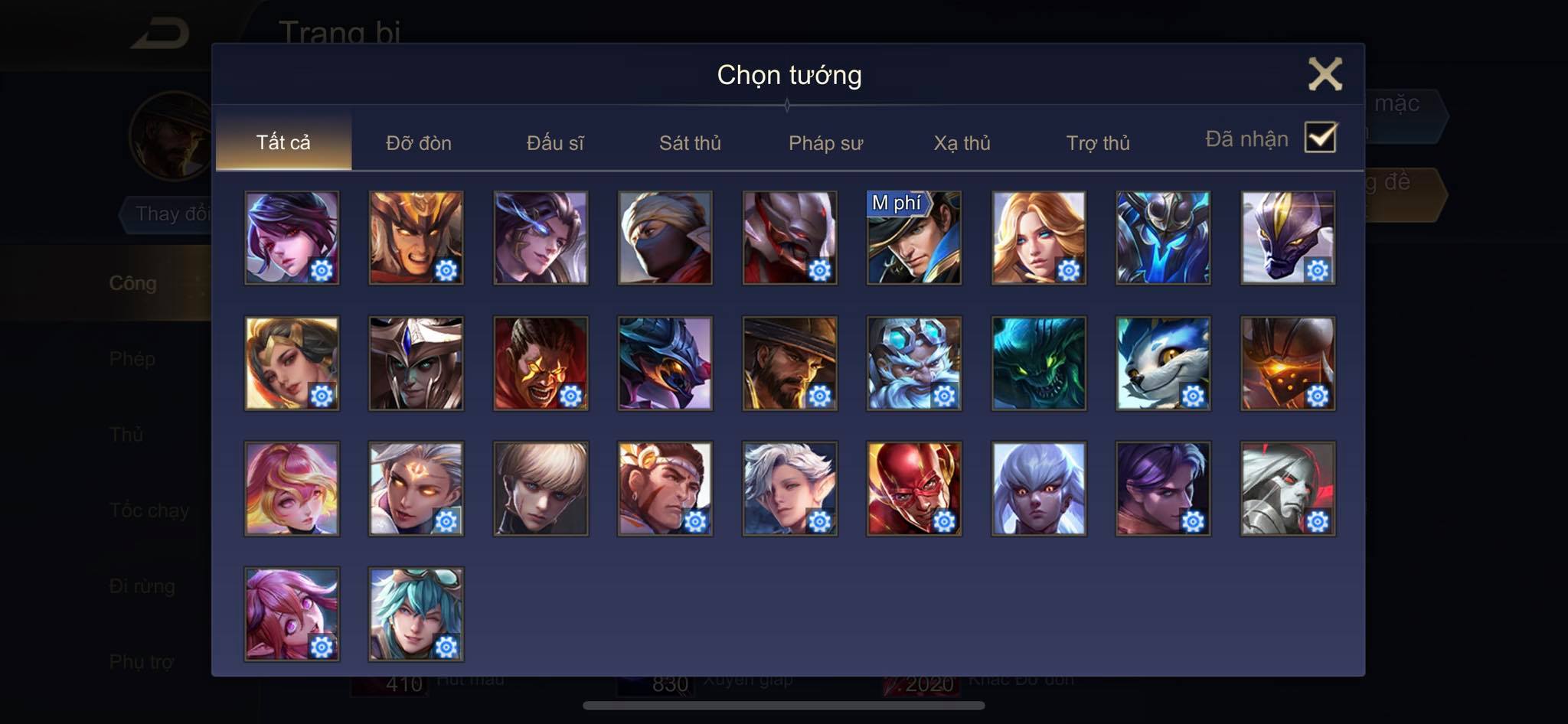Pick the blonde wavy-haired woman hero
Image resolution: width=1568 pixels, height=724 pixels.
[x=1038, y=238]
